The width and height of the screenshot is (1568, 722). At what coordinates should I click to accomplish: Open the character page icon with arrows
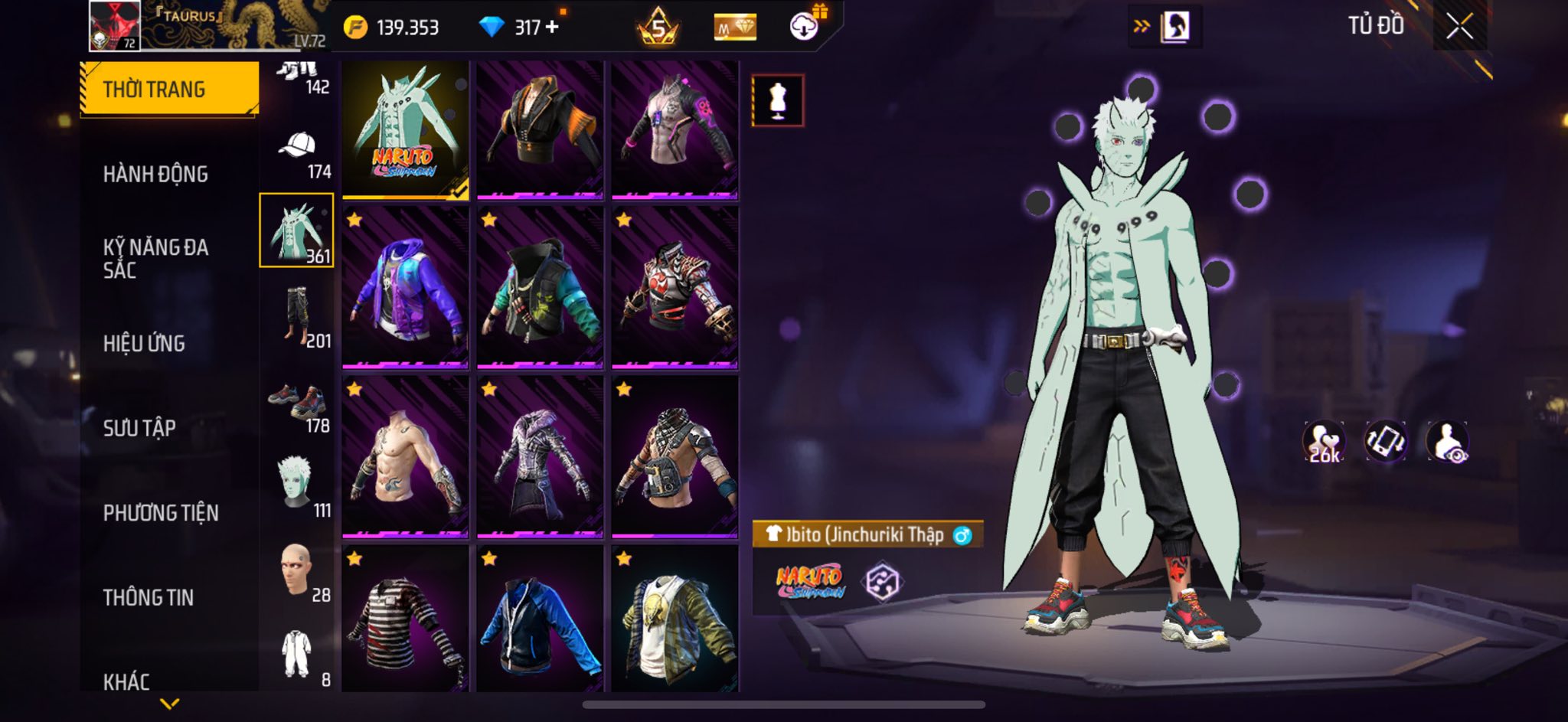point(1165,27)
